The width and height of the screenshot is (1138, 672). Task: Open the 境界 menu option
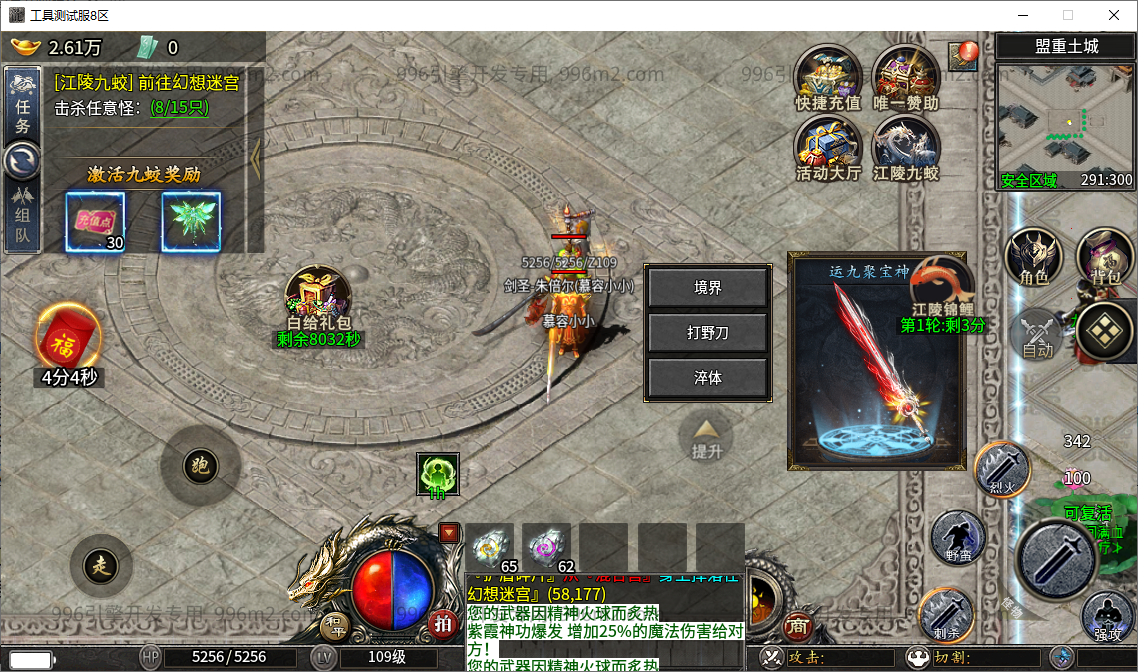coord(708,288)
